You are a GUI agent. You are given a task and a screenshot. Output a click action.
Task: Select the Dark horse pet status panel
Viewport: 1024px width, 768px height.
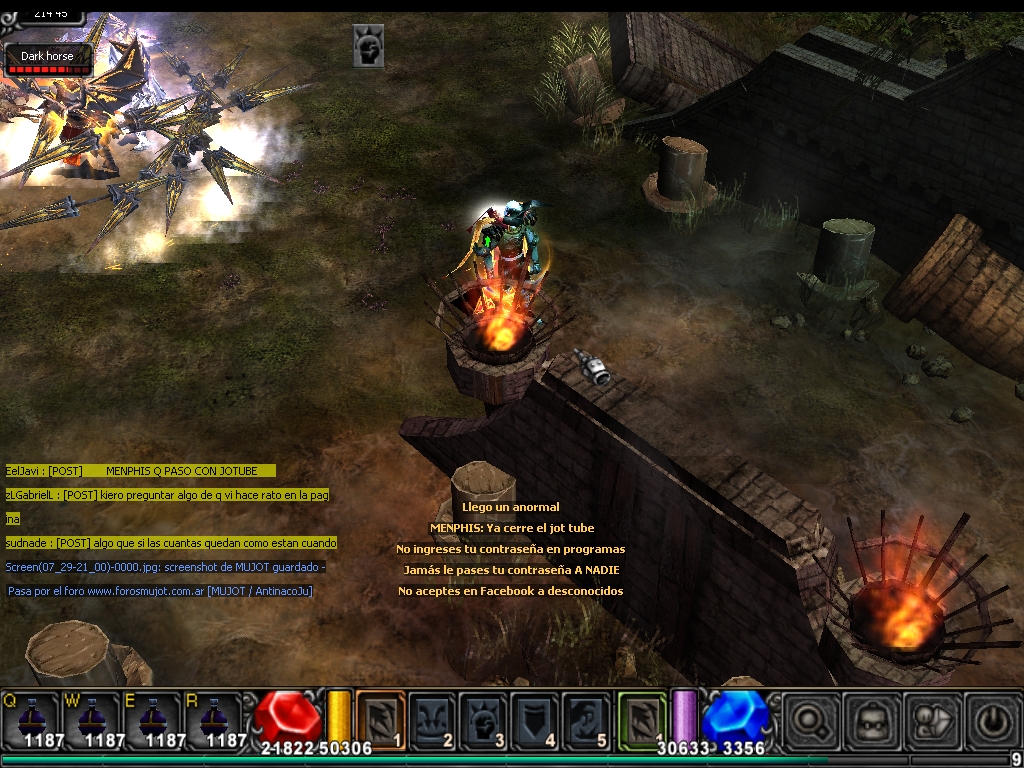(48, 60)
